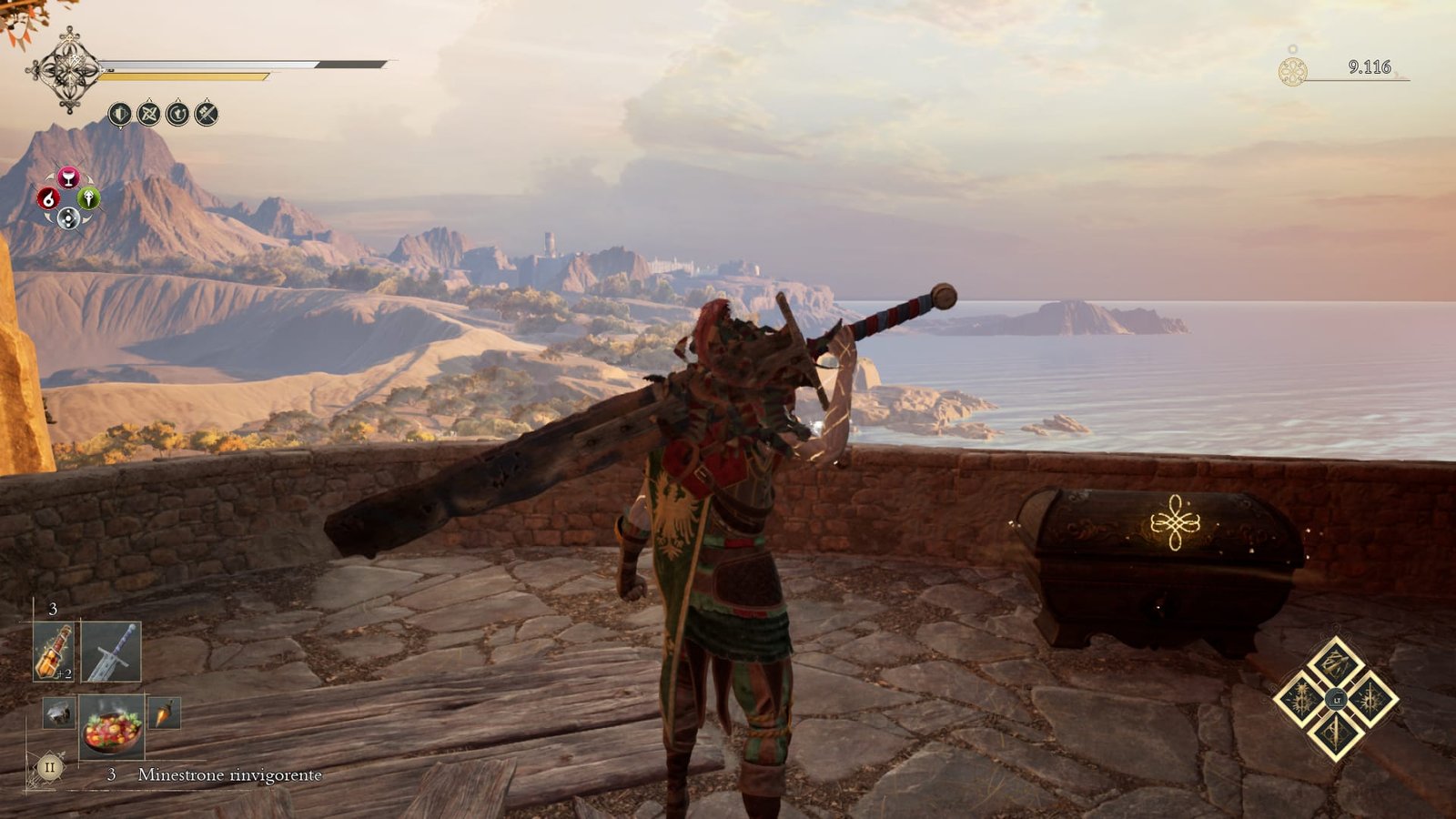Image resolution: width=1456 pixels, height=819 pixels.
Task: Activate the top diamond skill of the rune cross
Action: pyautogui.click(x=1335, y=662)
